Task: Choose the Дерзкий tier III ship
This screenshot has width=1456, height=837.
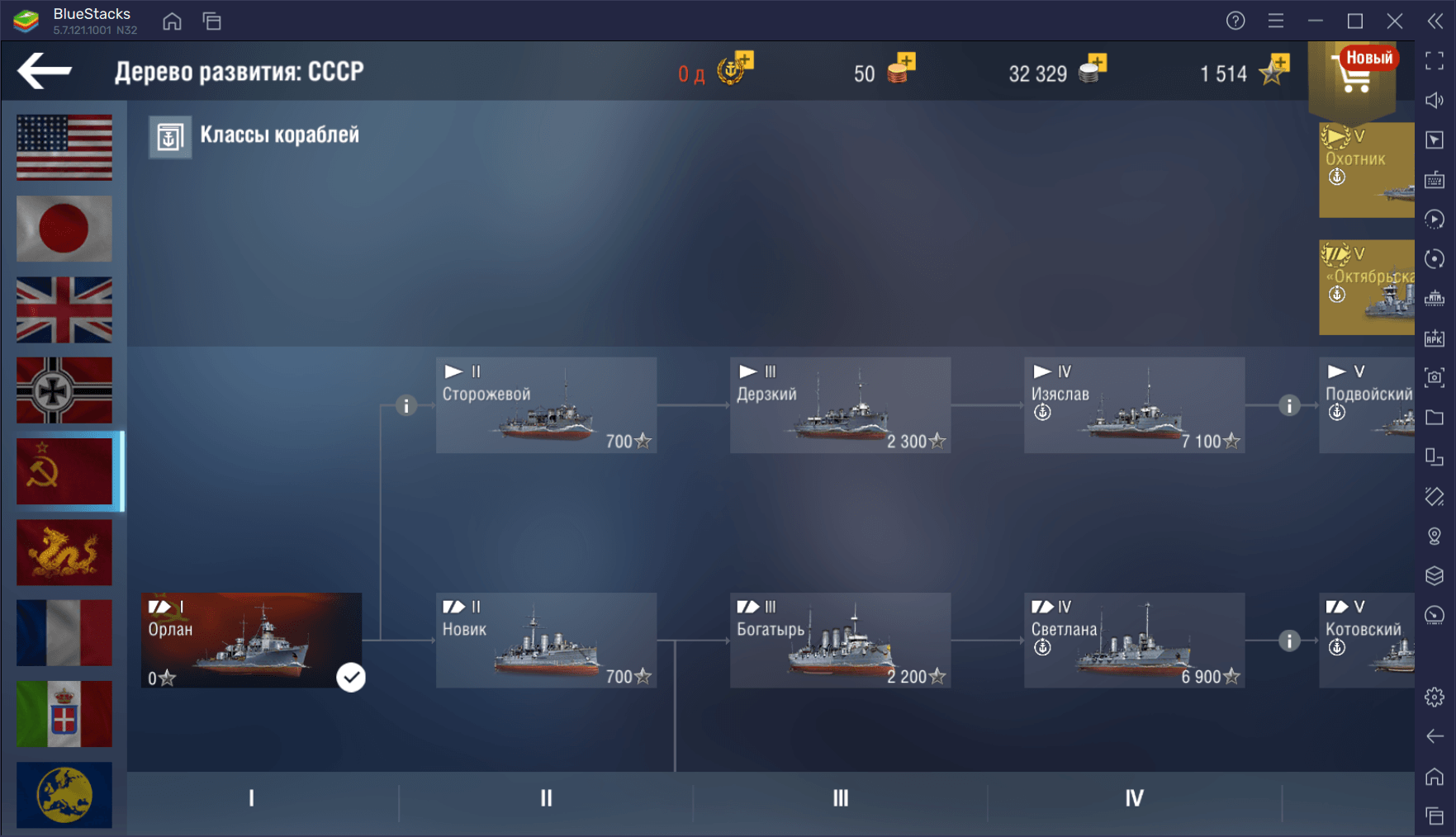Action: click(840, 405)
